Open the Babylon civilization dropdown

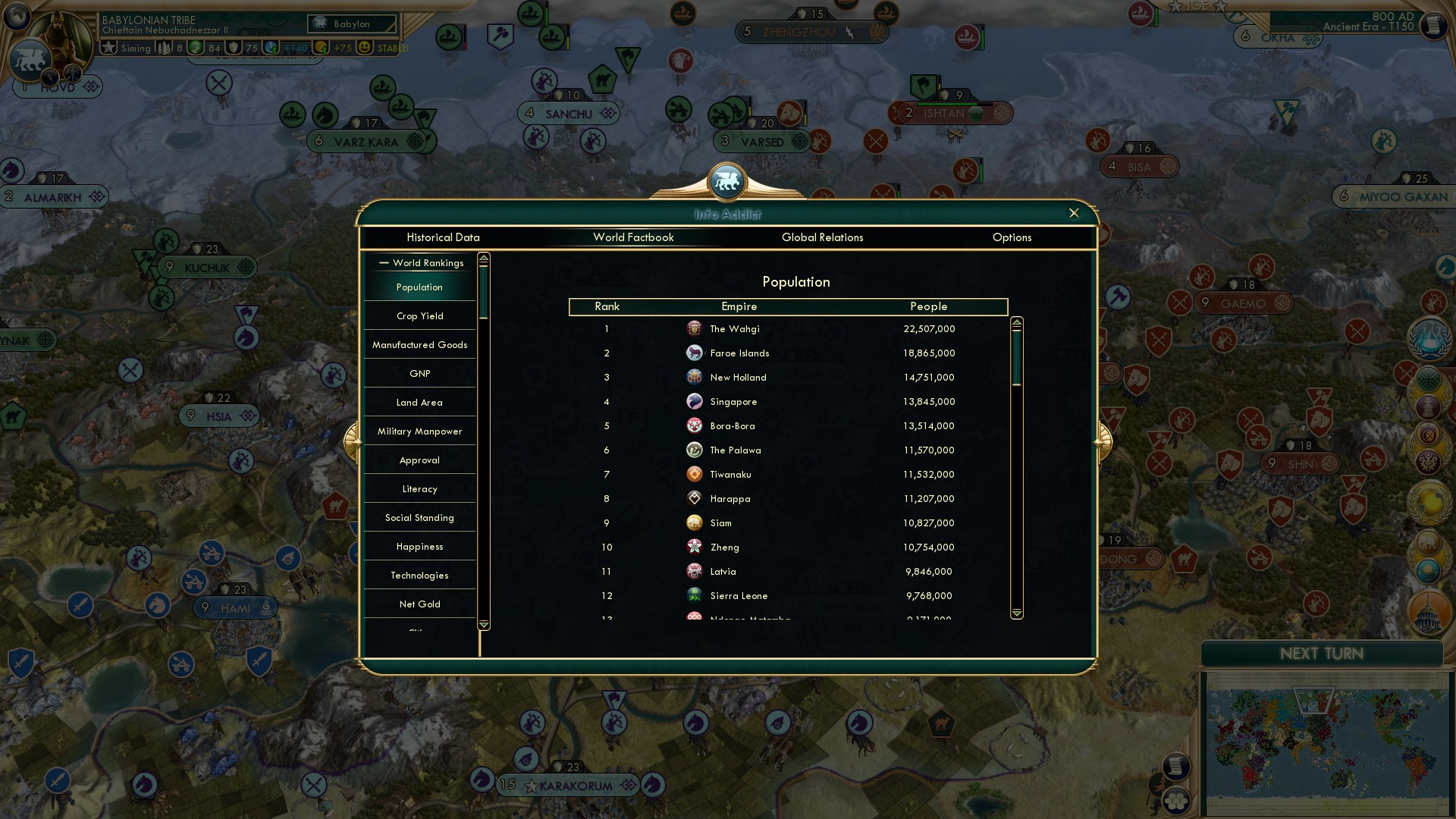(x=353, y=24)
